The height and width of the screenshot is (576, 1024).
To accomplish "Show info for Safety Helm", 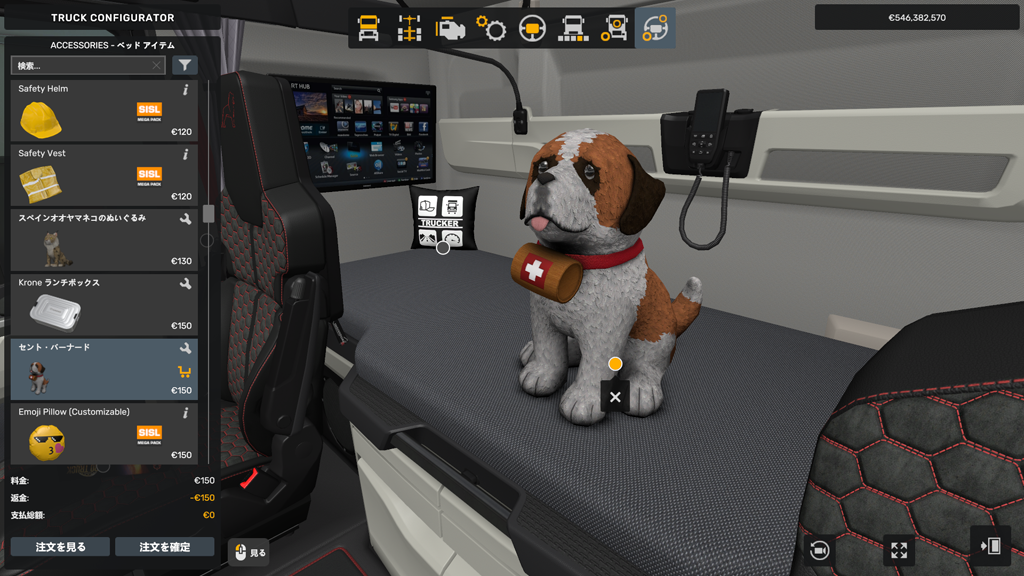I will [186, 90].
